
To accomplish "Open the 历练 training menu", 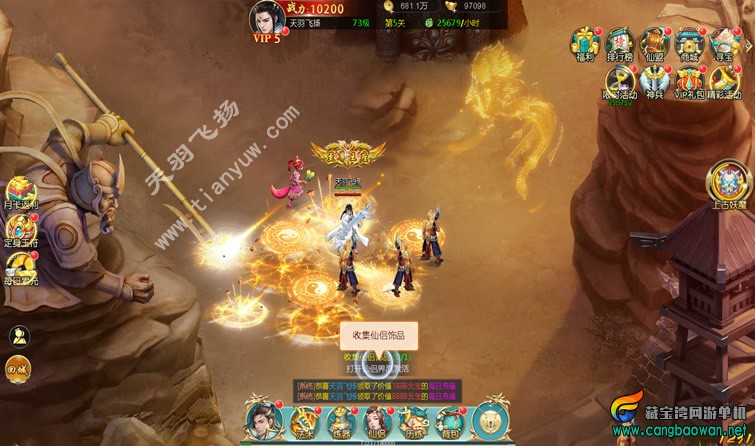I will click(x=413, y=420).
